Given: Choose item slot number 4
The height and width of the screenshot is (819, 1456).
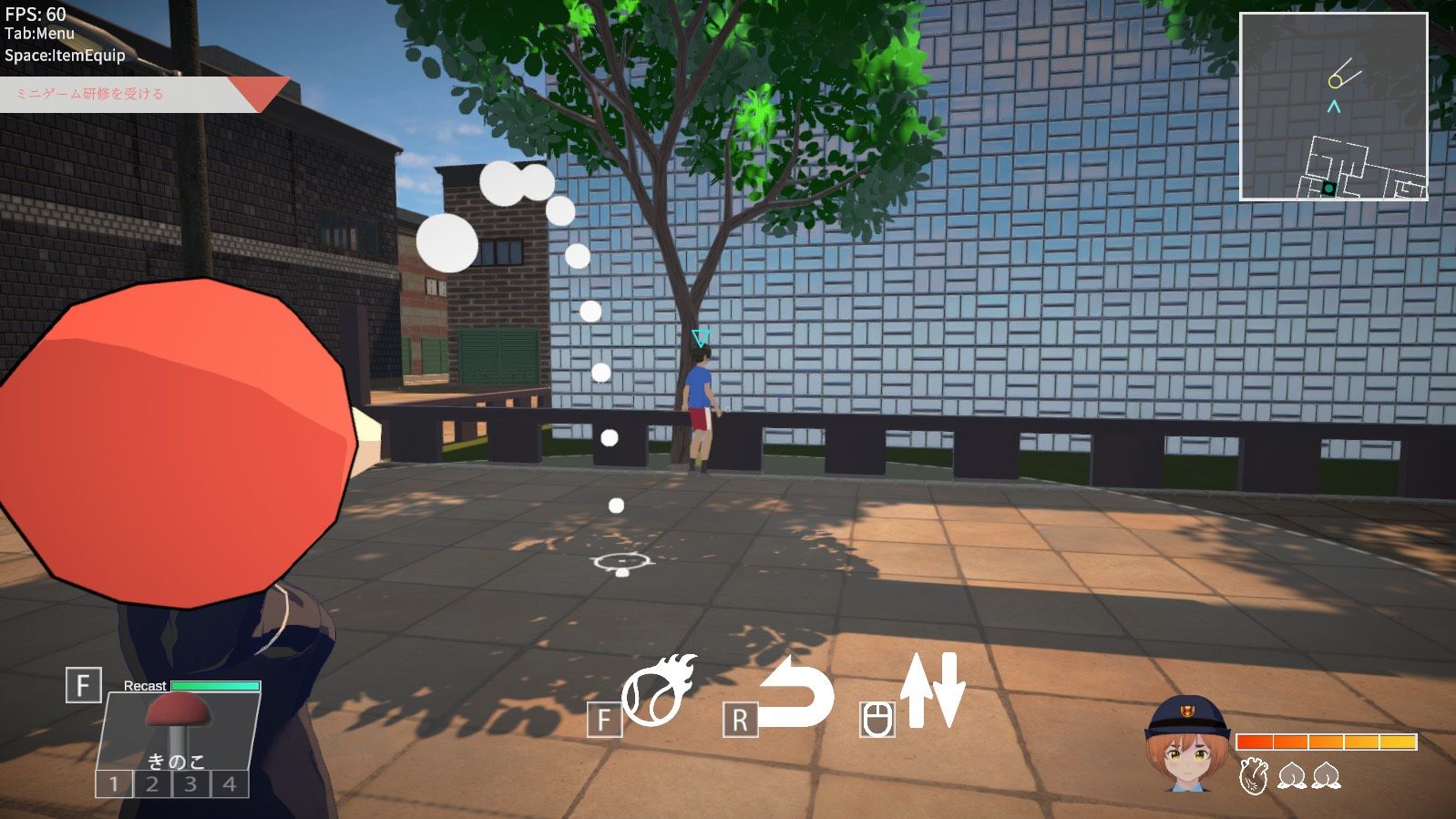Looking at the screenshot, I should coord(229,783).
